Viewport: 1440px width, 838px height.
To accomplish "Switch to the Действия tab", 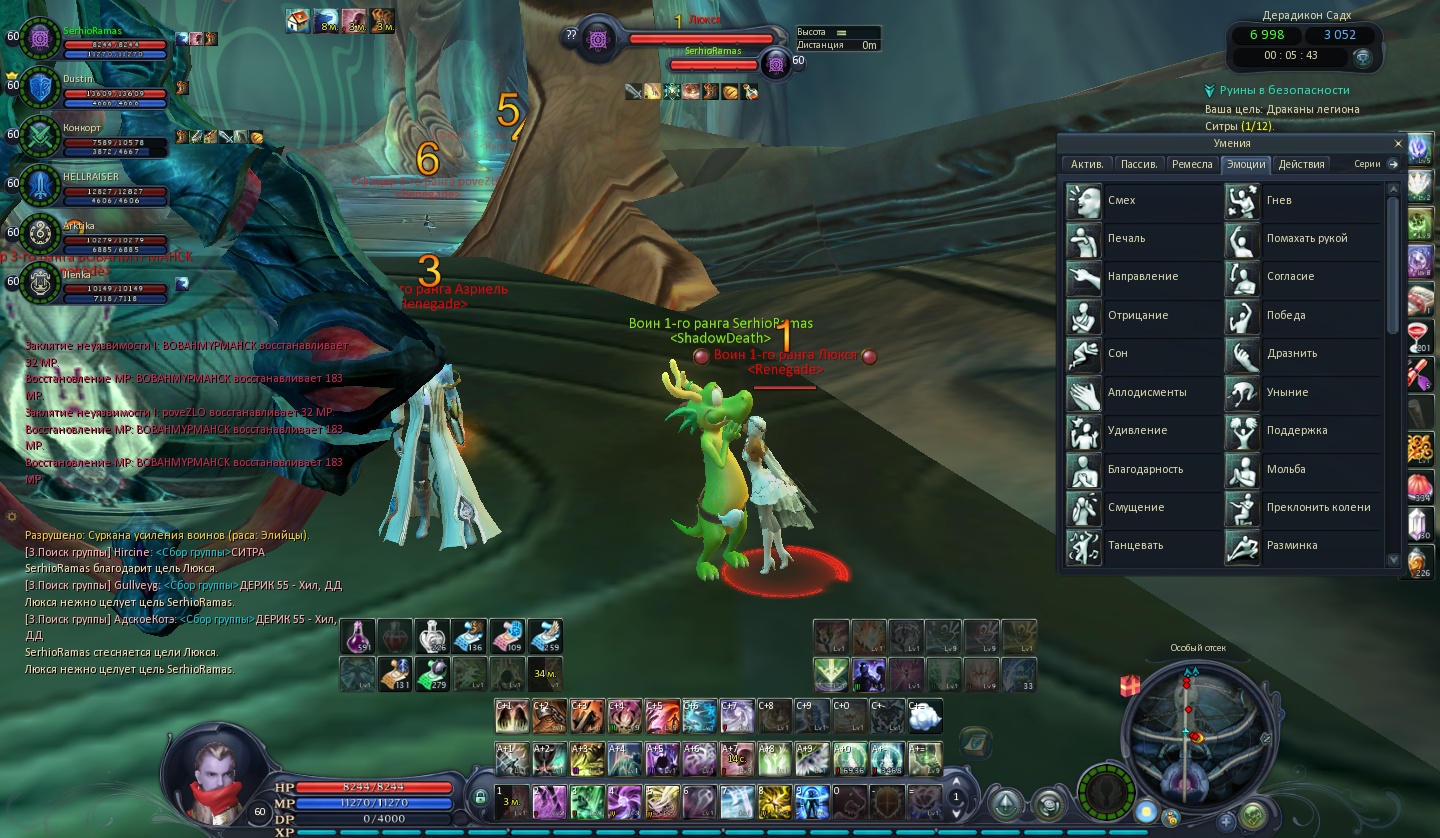I will coord(1301,164).
